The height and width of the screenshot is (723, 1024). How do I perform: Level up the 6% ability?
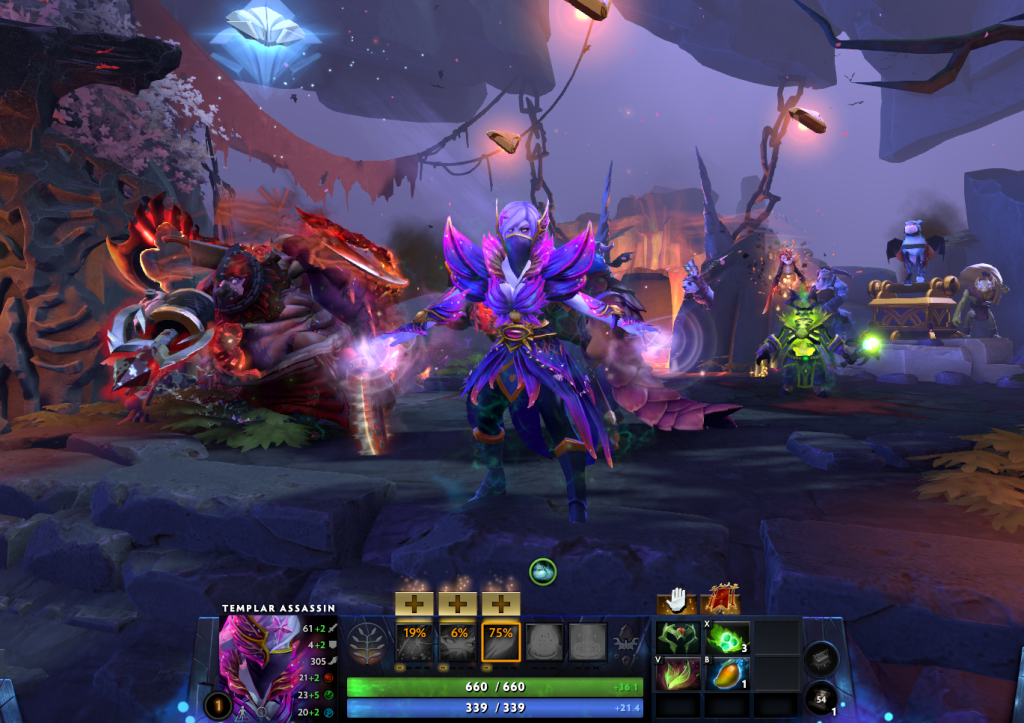tap(457, 603)
